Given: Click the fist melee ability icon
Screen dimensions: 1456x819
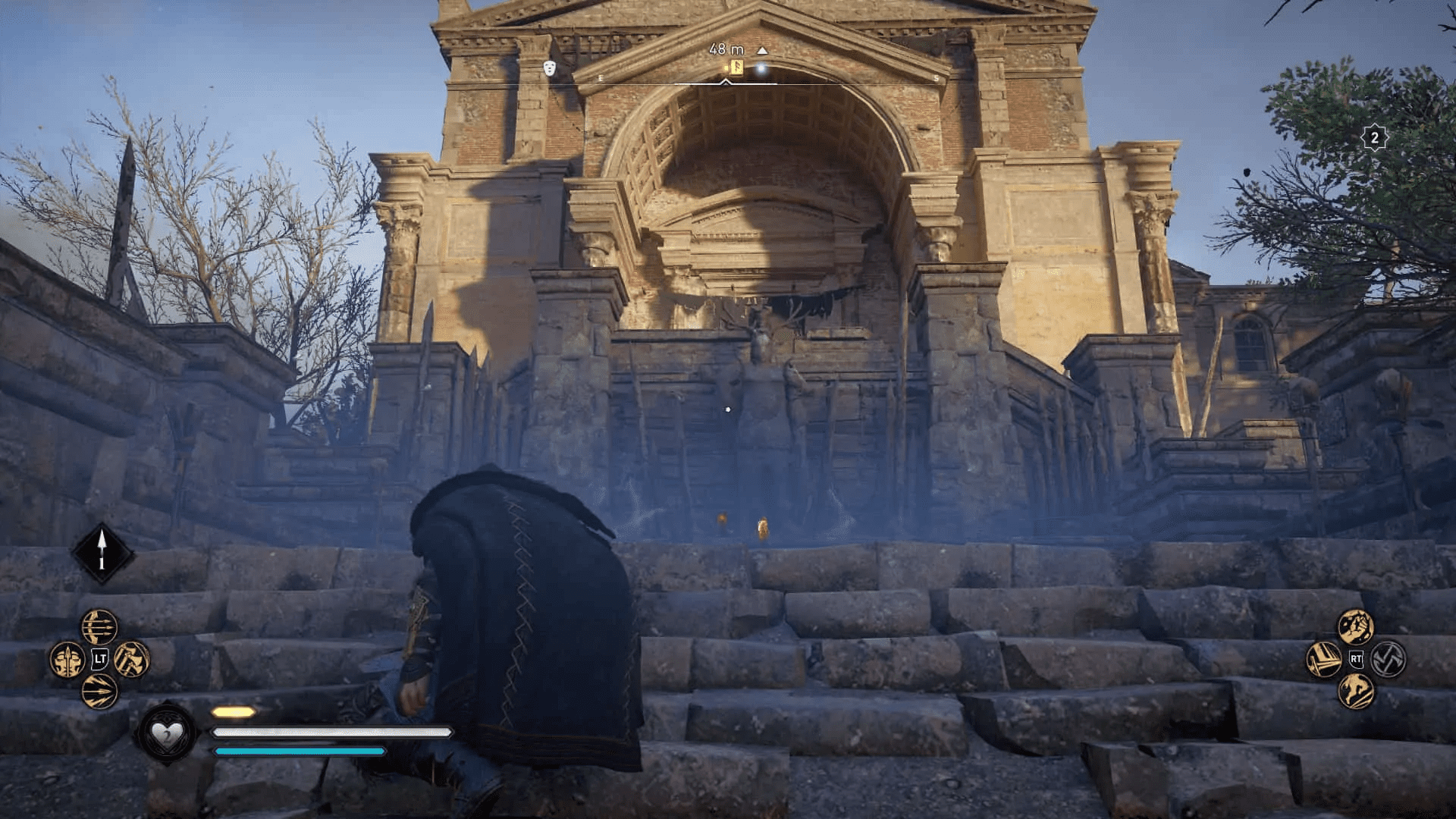Looking at the screenshot, I should pyautogui.click(x=1356, y=627).
